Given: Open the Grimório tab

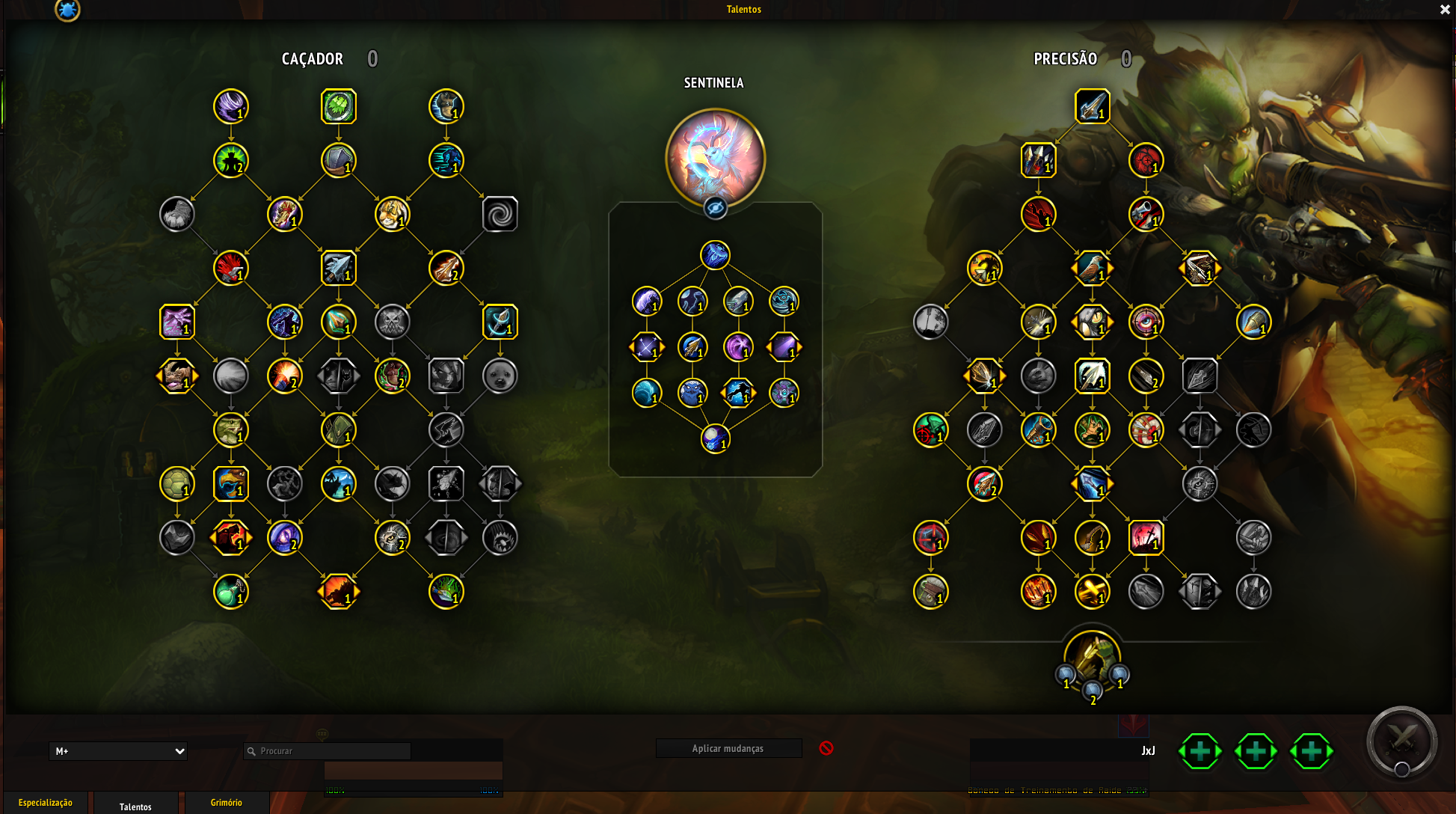Looking at the screenshot, I should point(226,803).
